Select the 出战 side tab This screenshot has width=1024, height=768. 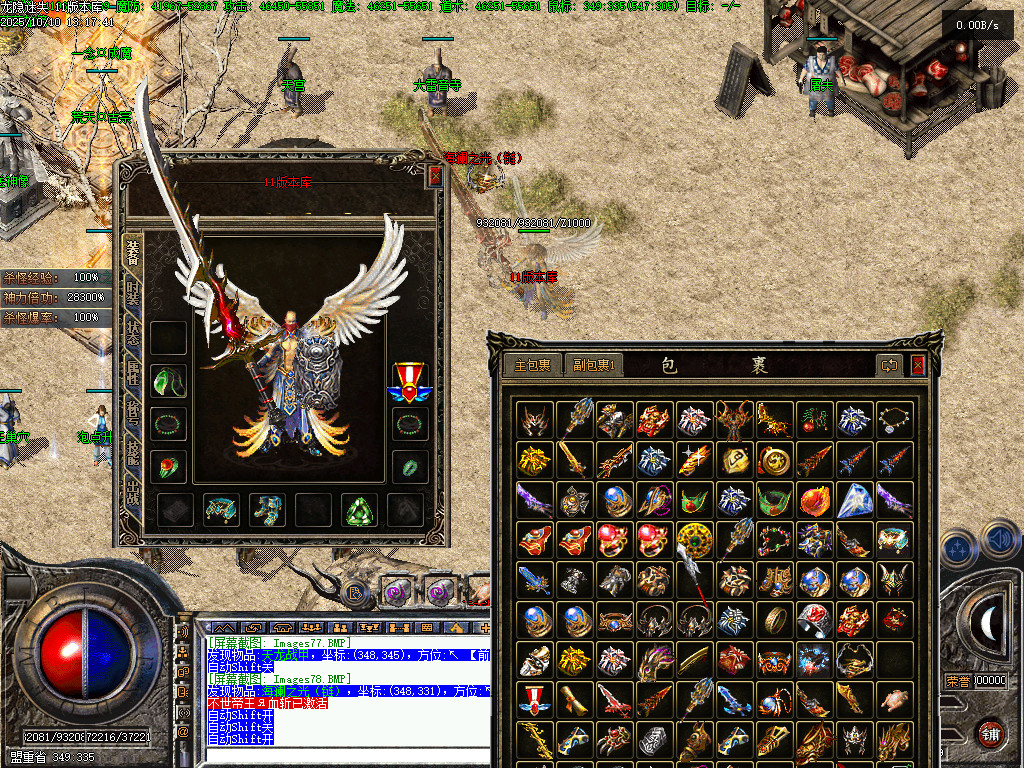point(133,492)
